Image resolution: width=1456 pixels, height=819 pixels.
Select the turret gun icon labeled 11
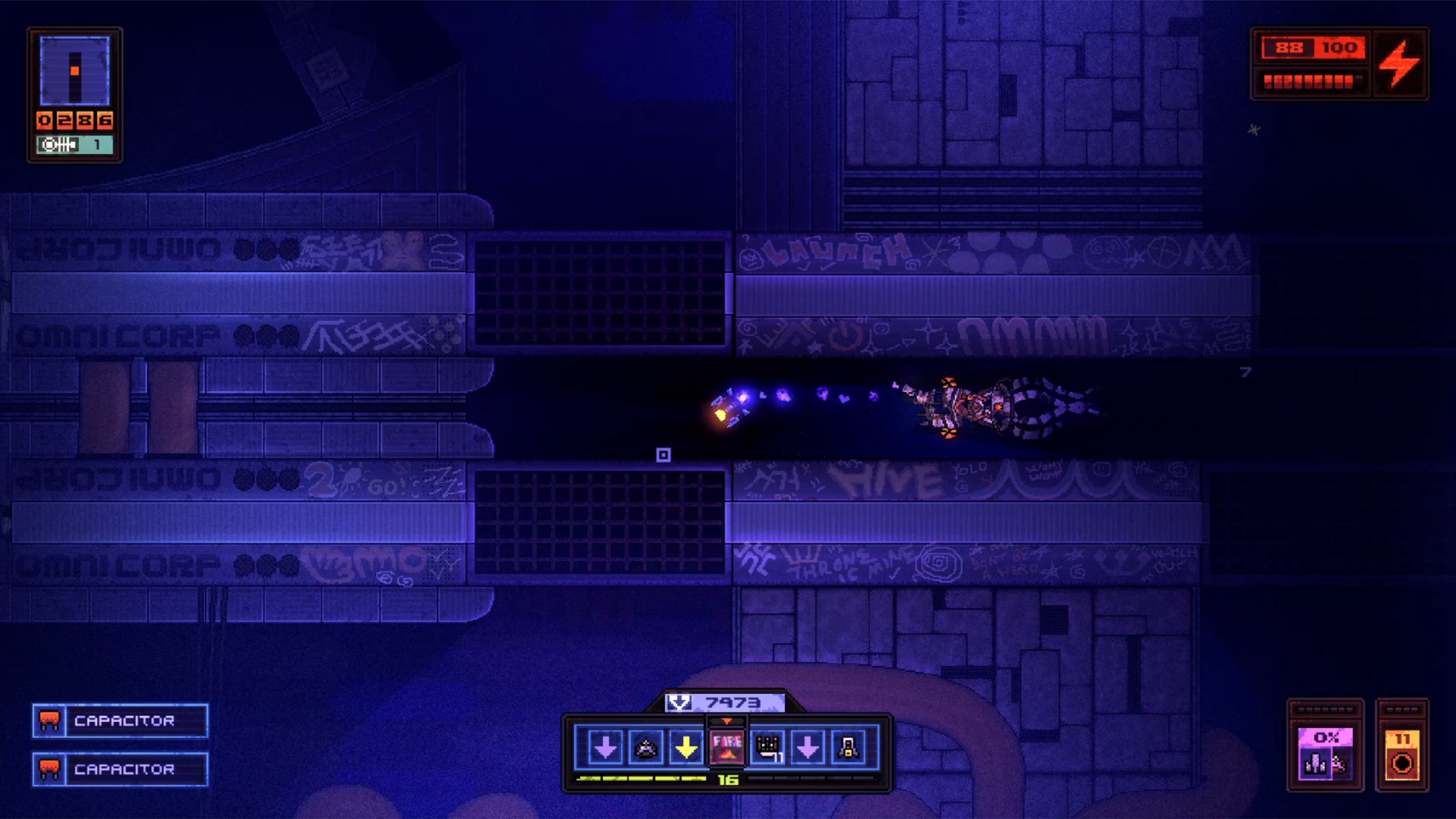767,747
